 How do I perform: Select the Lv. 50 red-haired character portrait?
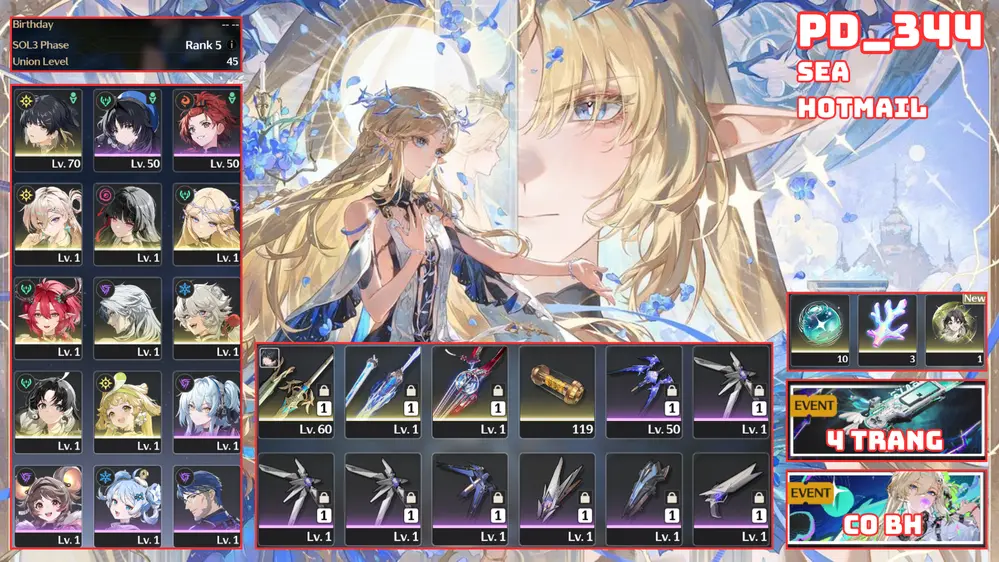207,130
